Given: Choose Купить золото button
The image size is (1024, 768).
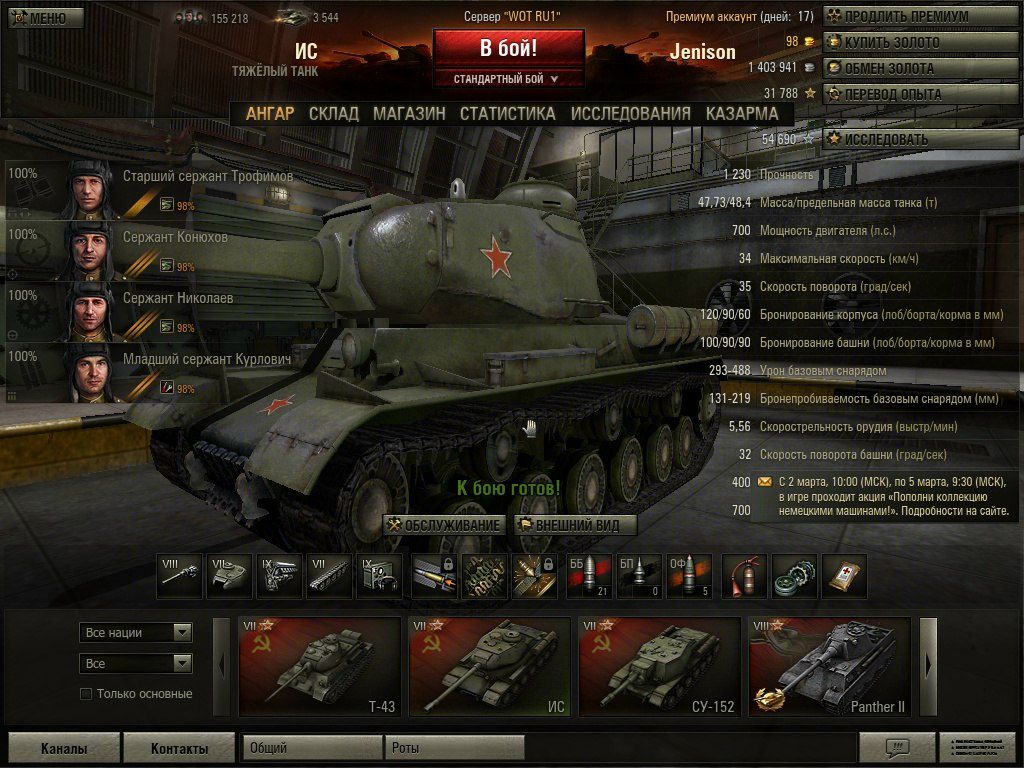Looking at the screenshot, I should click(x=905, y=42).
